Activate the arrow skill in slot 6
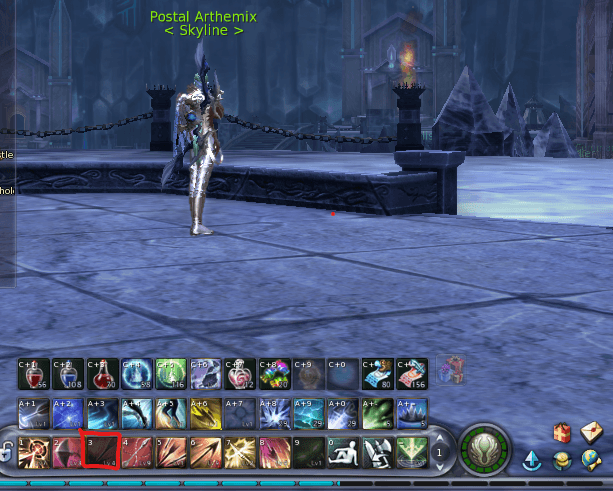613x491 pixels. tap(205, 453)
